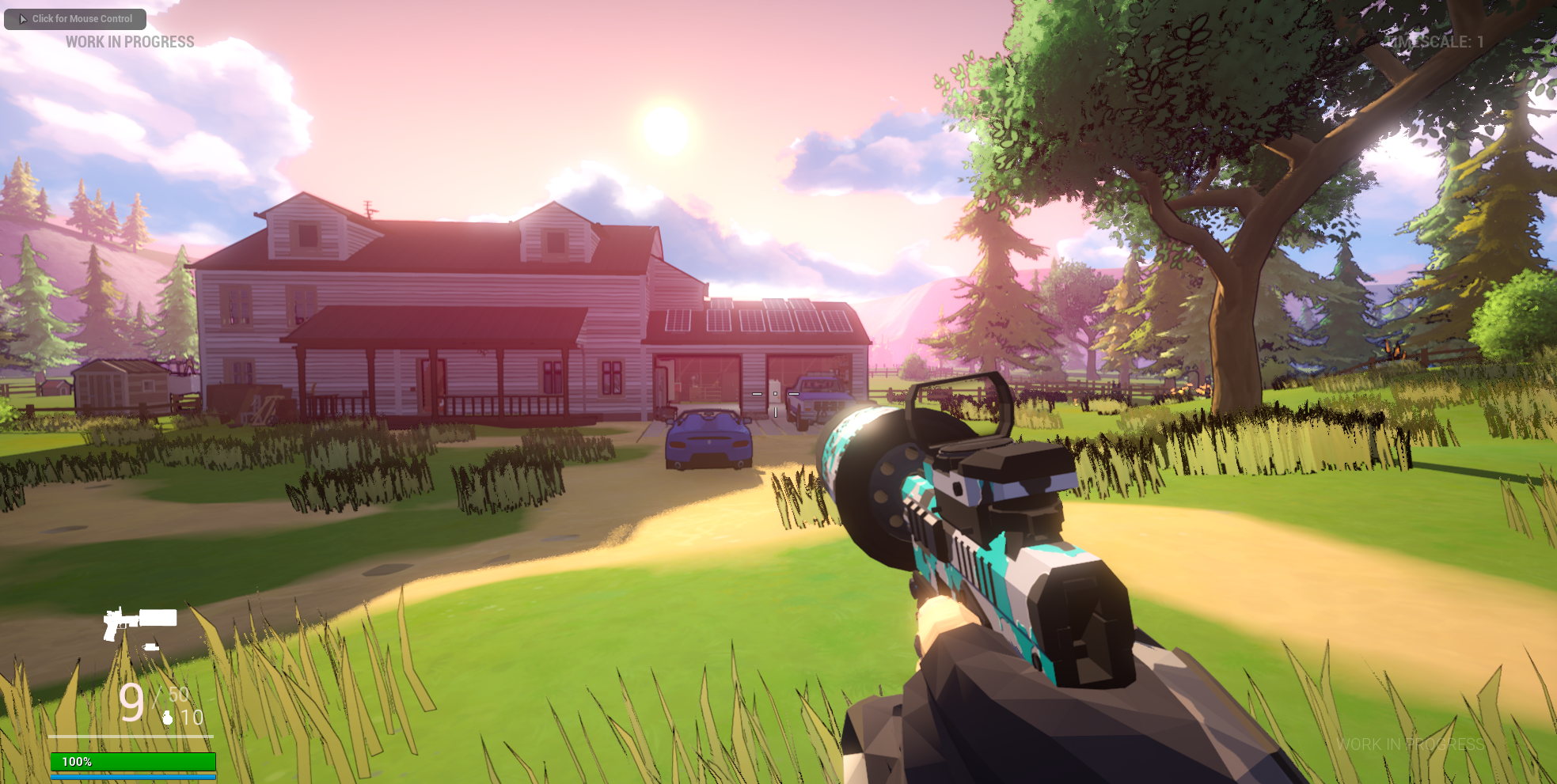
Task: Select the equipped weapon silhouette icon
Action: (139, 622)
